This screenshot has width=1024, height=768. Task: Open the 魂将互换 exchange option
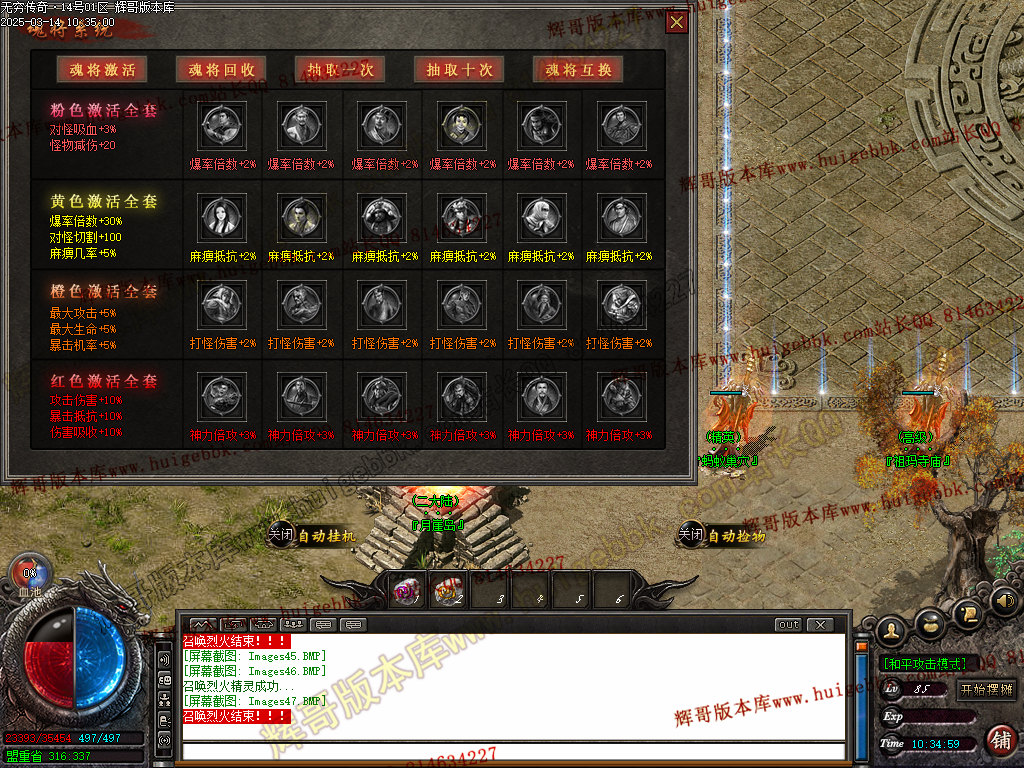coord(578,69)
